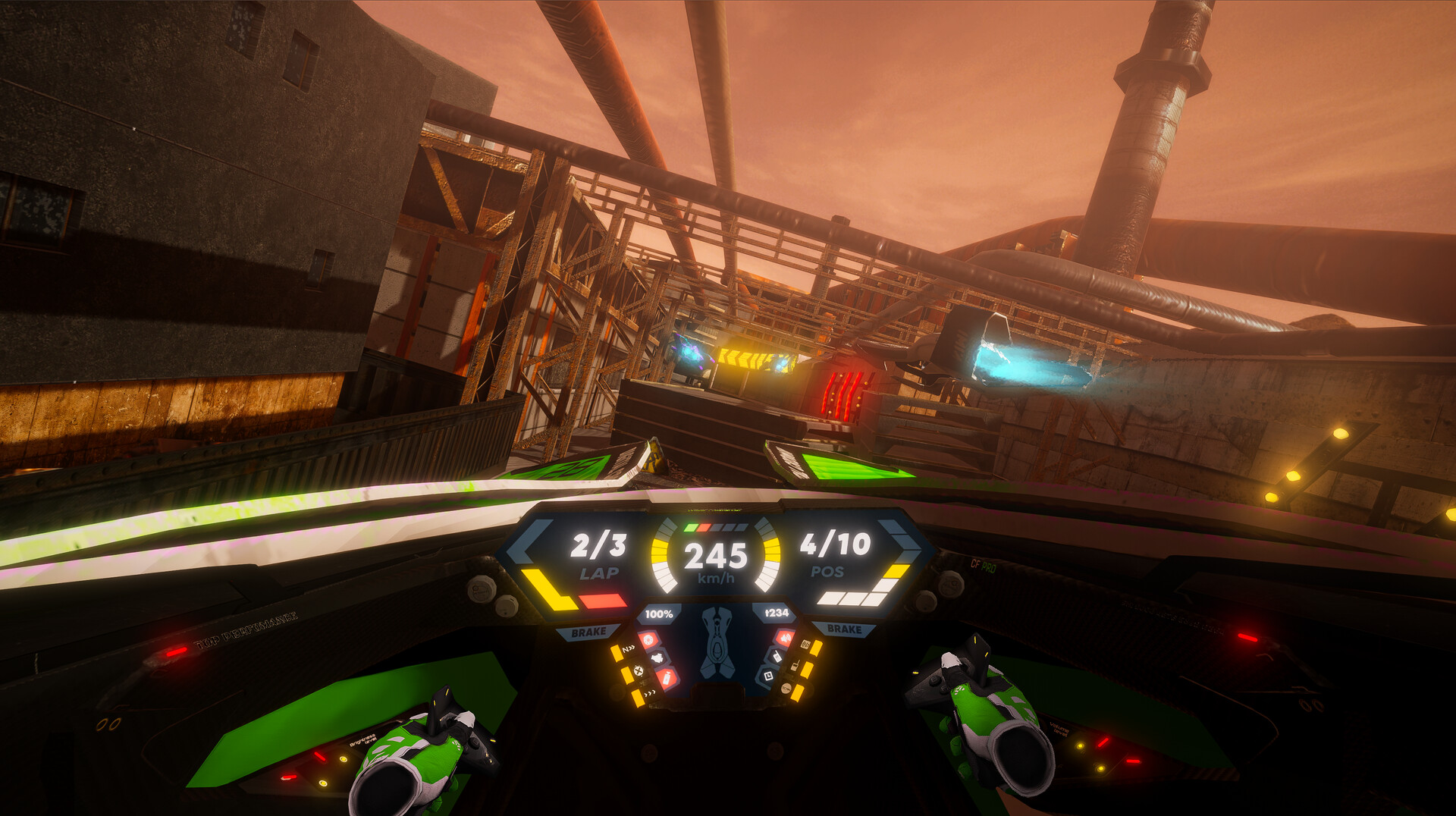Tap the walkie-talkie radio icon

795,666
